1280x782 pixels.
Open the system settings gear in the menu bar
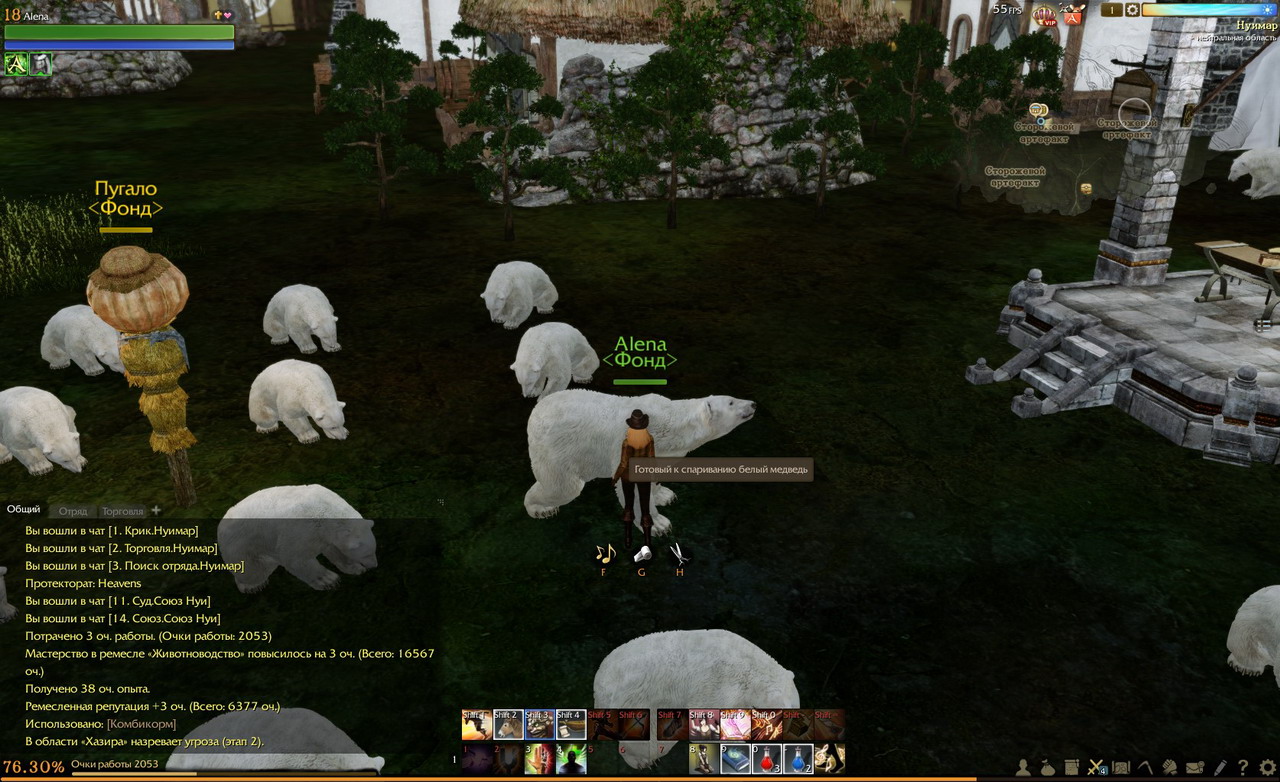coord(1267,767)
